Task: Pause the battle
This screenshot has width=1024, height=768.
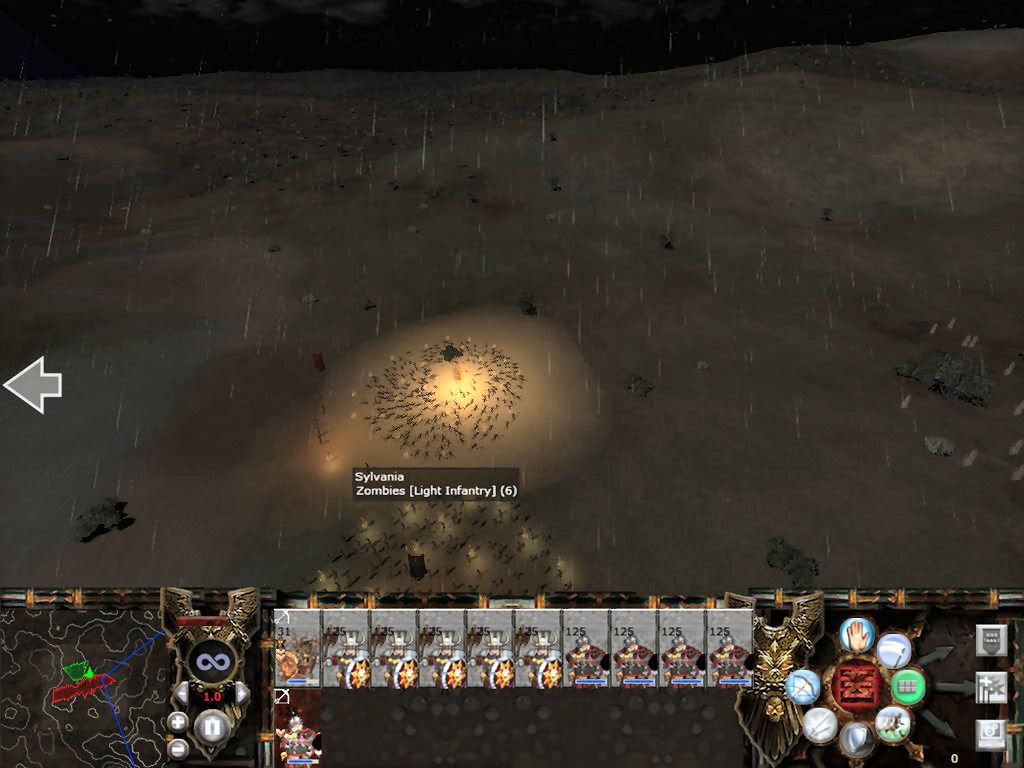Action: pos(212,725)
